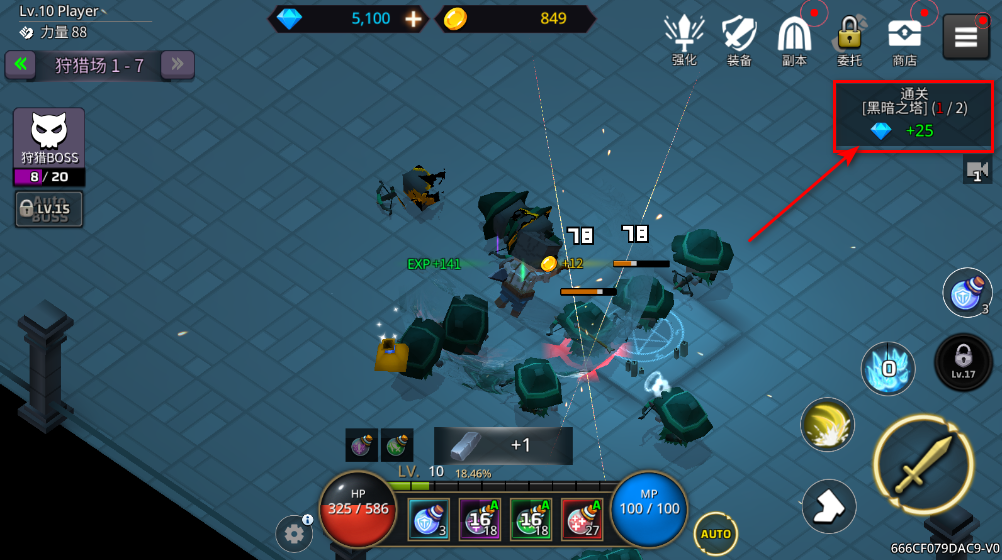Open the gear settings button
The height and width of the screenshot is (560, 1002).
click(x=294, y=534)
